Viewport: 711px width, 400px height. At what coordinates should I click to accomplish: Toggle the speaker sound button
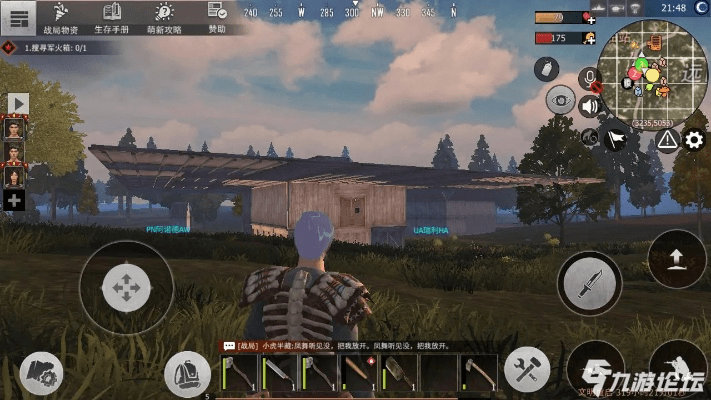pos(590,105)
